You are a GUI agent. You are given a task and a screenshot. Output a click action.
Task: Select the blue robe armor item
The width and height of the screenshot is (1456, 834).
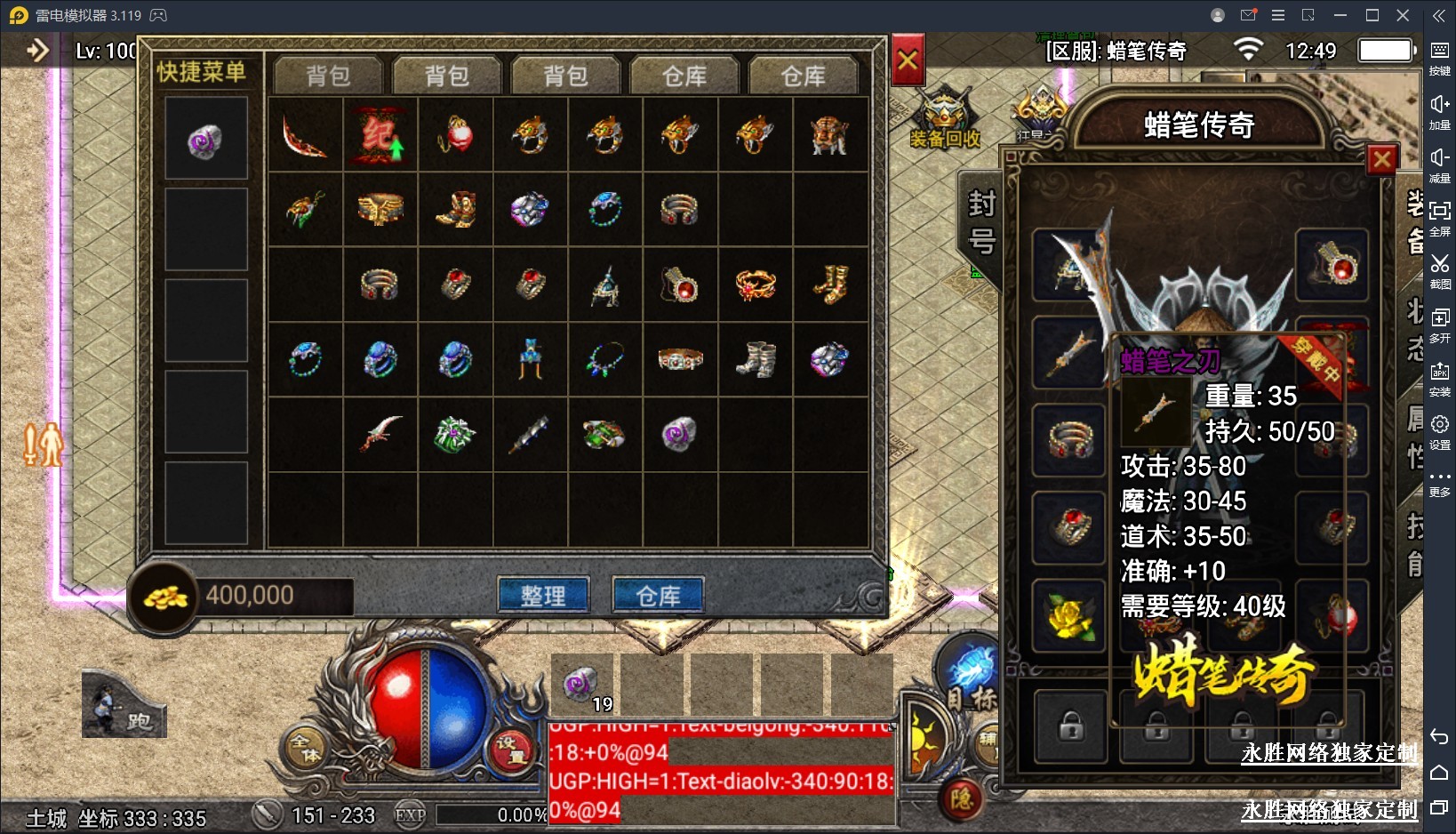click(531, 359)
